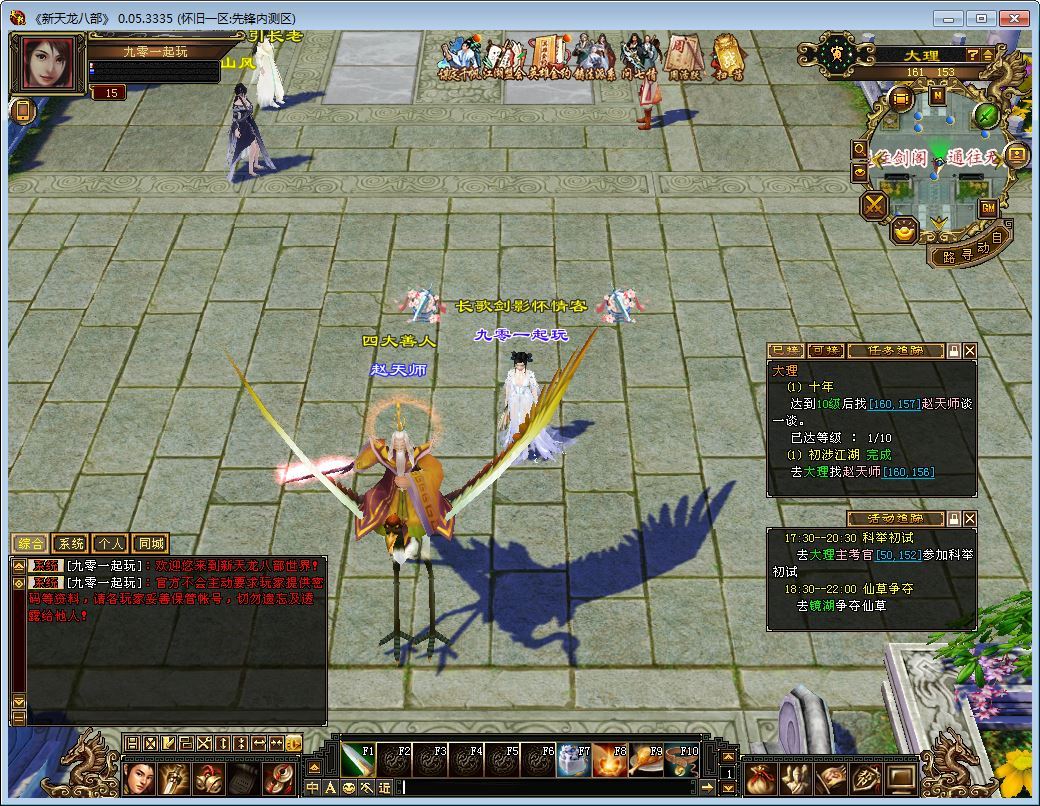The height and width of the screenshot is (806, 1040).
Task: Click the magnifier button beside minimap
Action: click(x=859, y=149)
